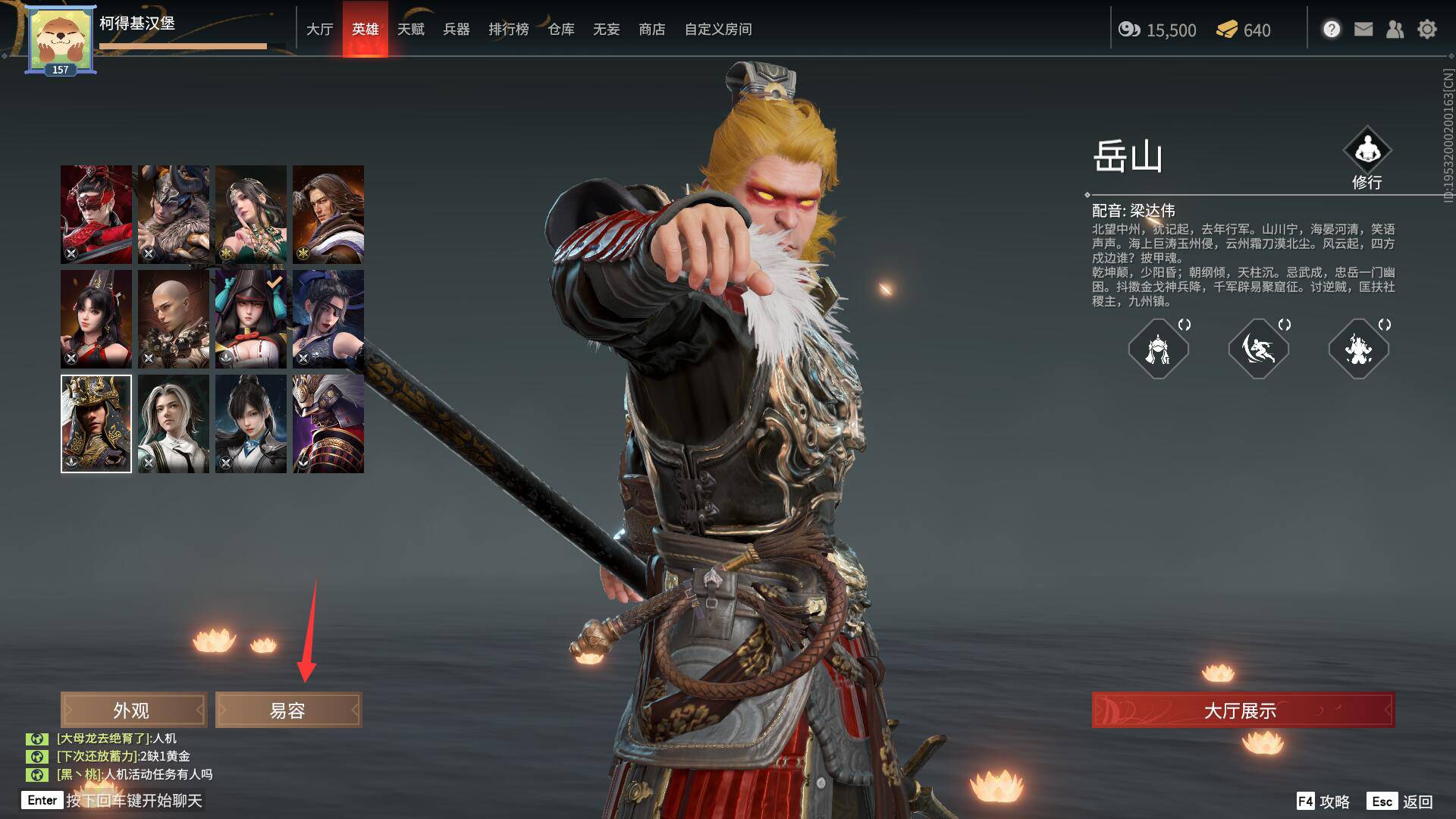Click the red 大厅展示 button
The image size is (1456, 819).
tap(1242, 710)
